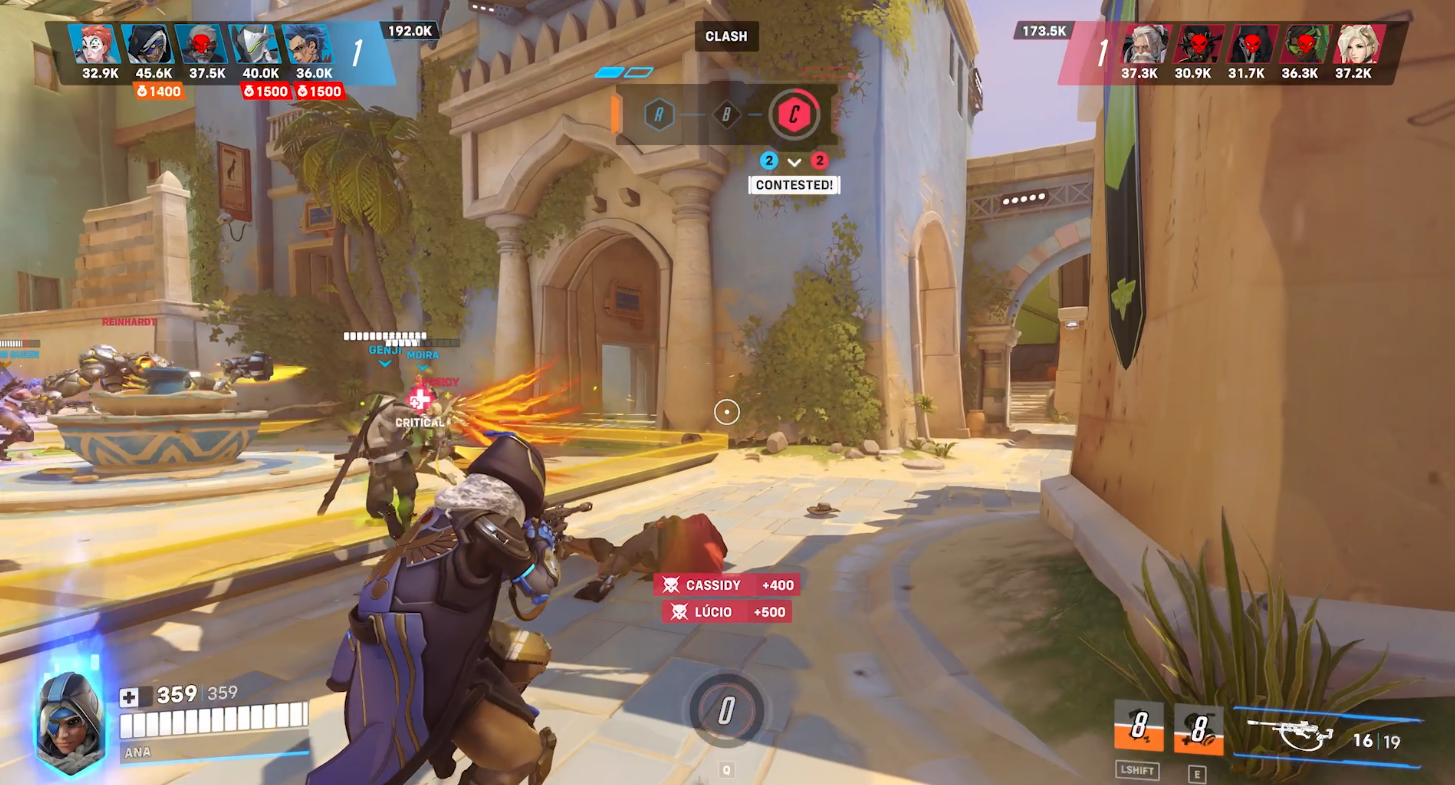Select objective point B marker

727,115
